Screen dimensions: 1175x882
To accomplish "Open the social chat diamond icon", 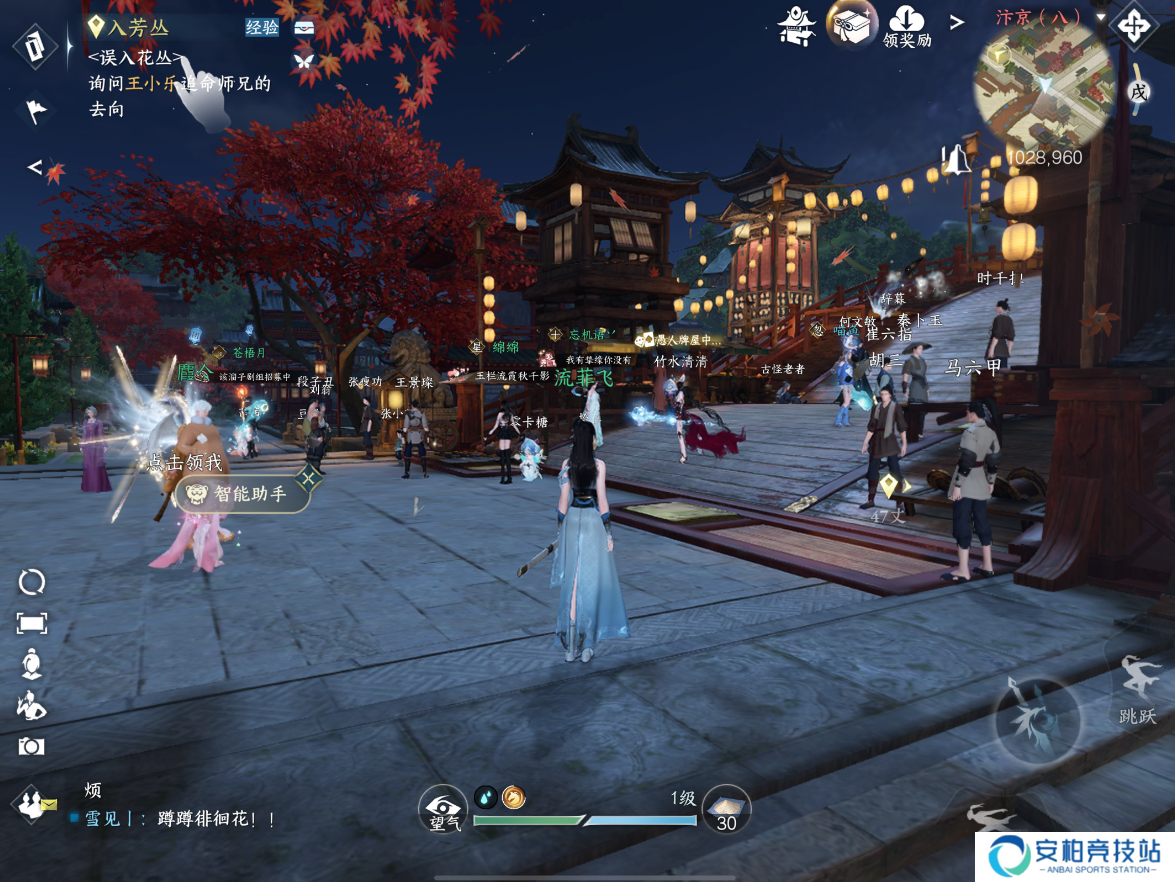I will (x=33, y=803).
